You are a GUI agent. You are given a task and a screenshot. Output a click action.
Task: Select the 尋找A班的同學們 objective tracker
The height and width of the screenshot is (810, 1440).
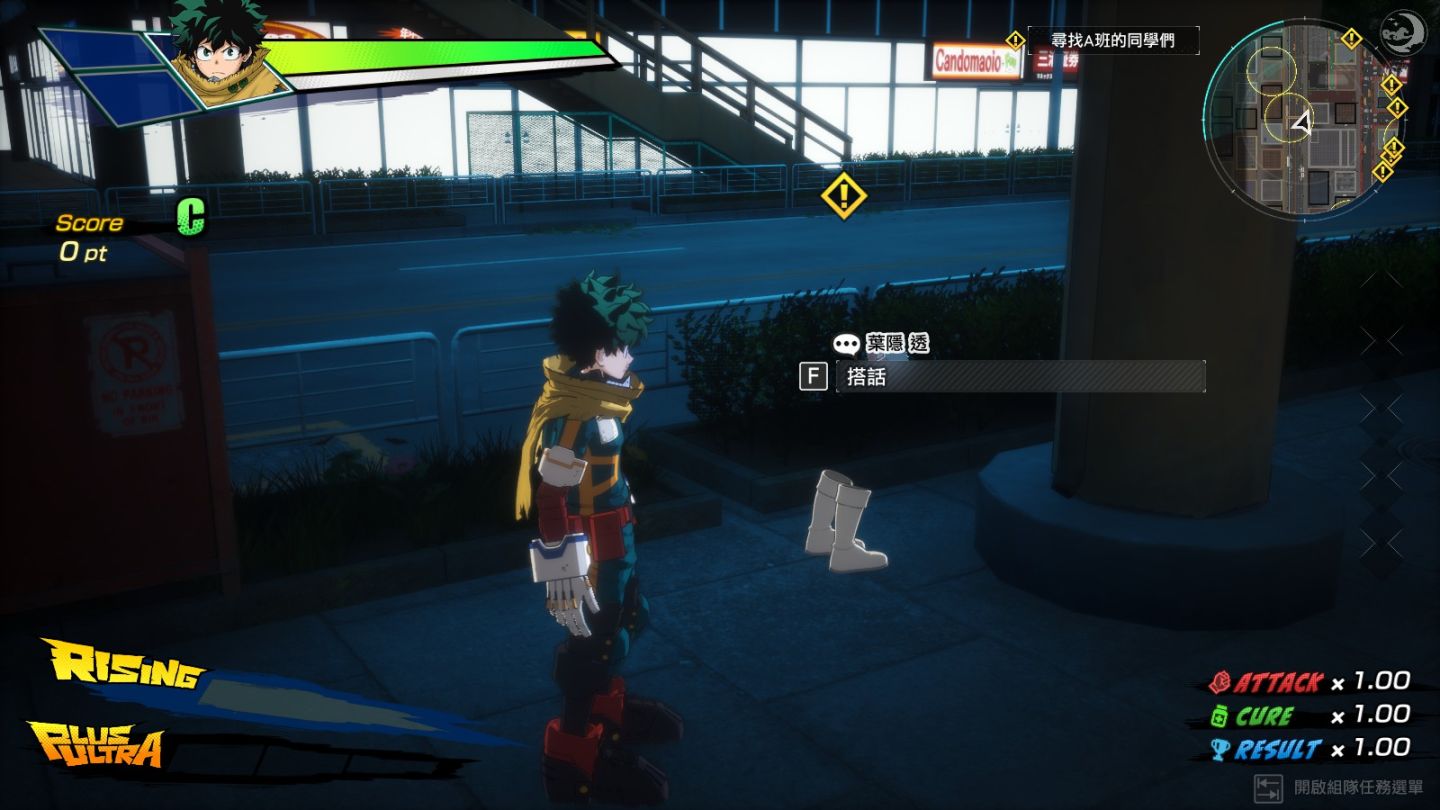[1112, 41]
